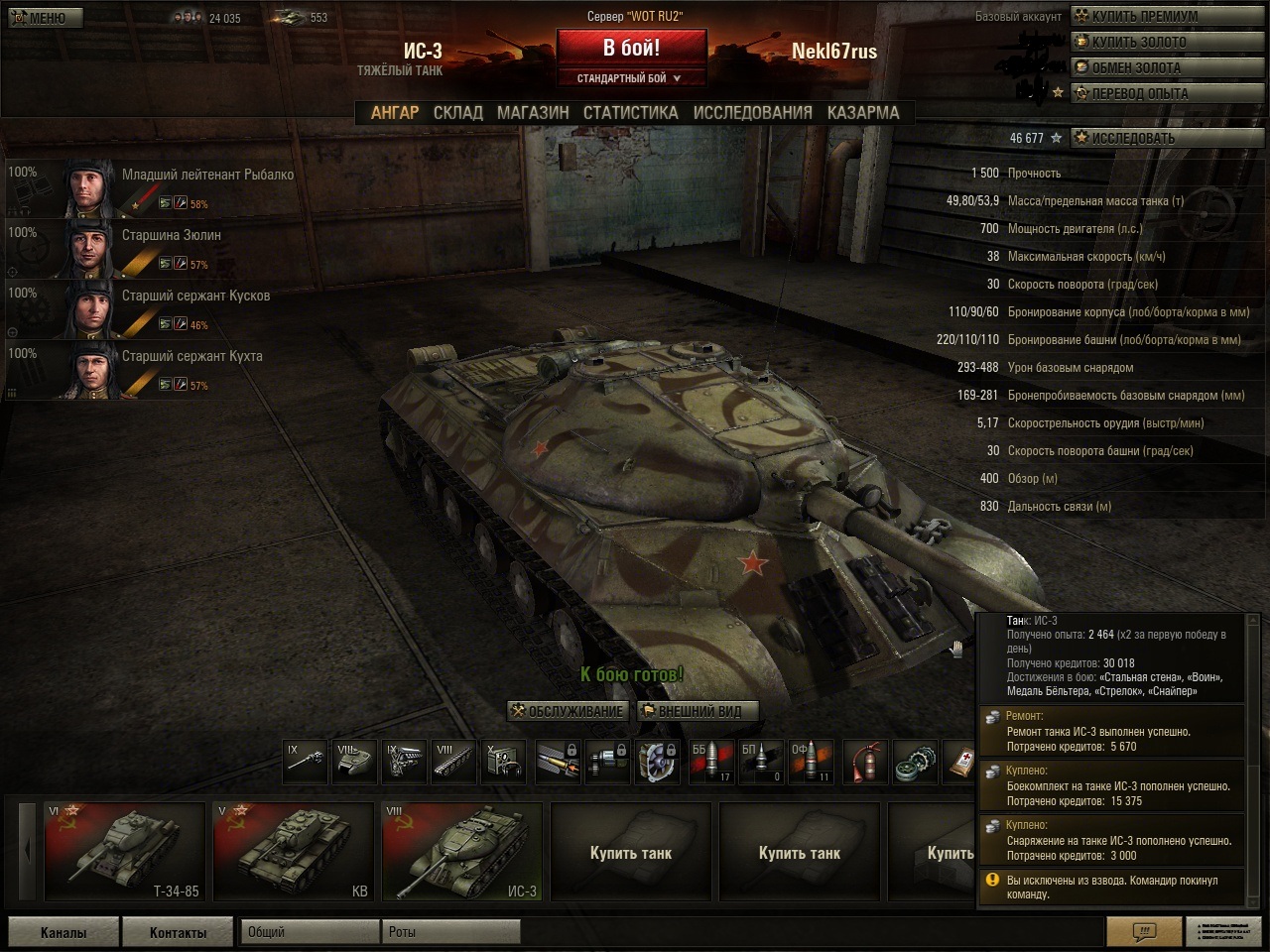Open the Каналы chat channels button
Image resolution: width=1270 pixels, height=952 pixels.
pyautogui.click(x=63, y=932)
